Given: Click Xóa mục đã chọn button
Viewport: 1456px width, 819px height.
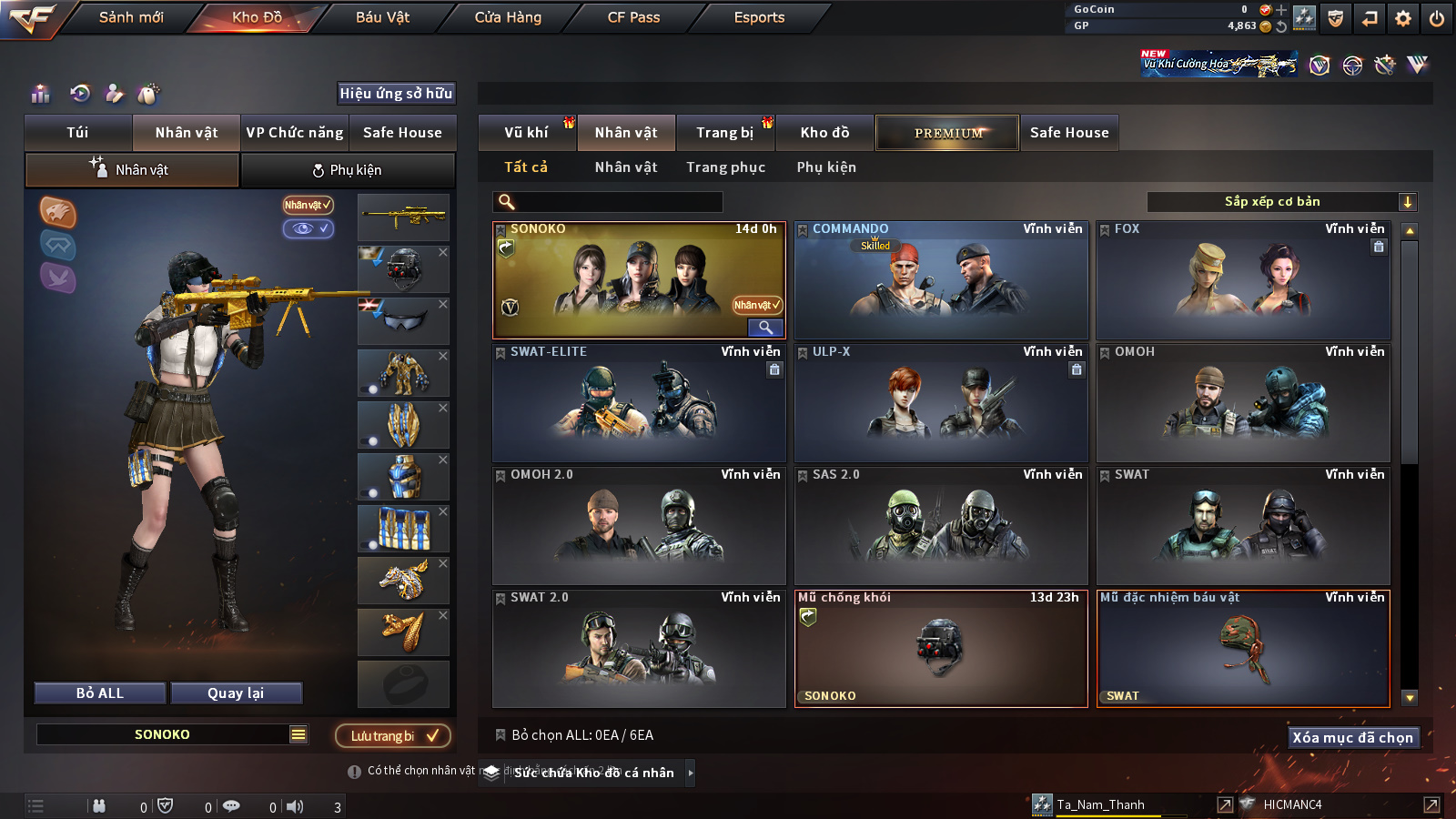Looking at the screenshot, I should pyautogui.click(x=1352, y=737).
